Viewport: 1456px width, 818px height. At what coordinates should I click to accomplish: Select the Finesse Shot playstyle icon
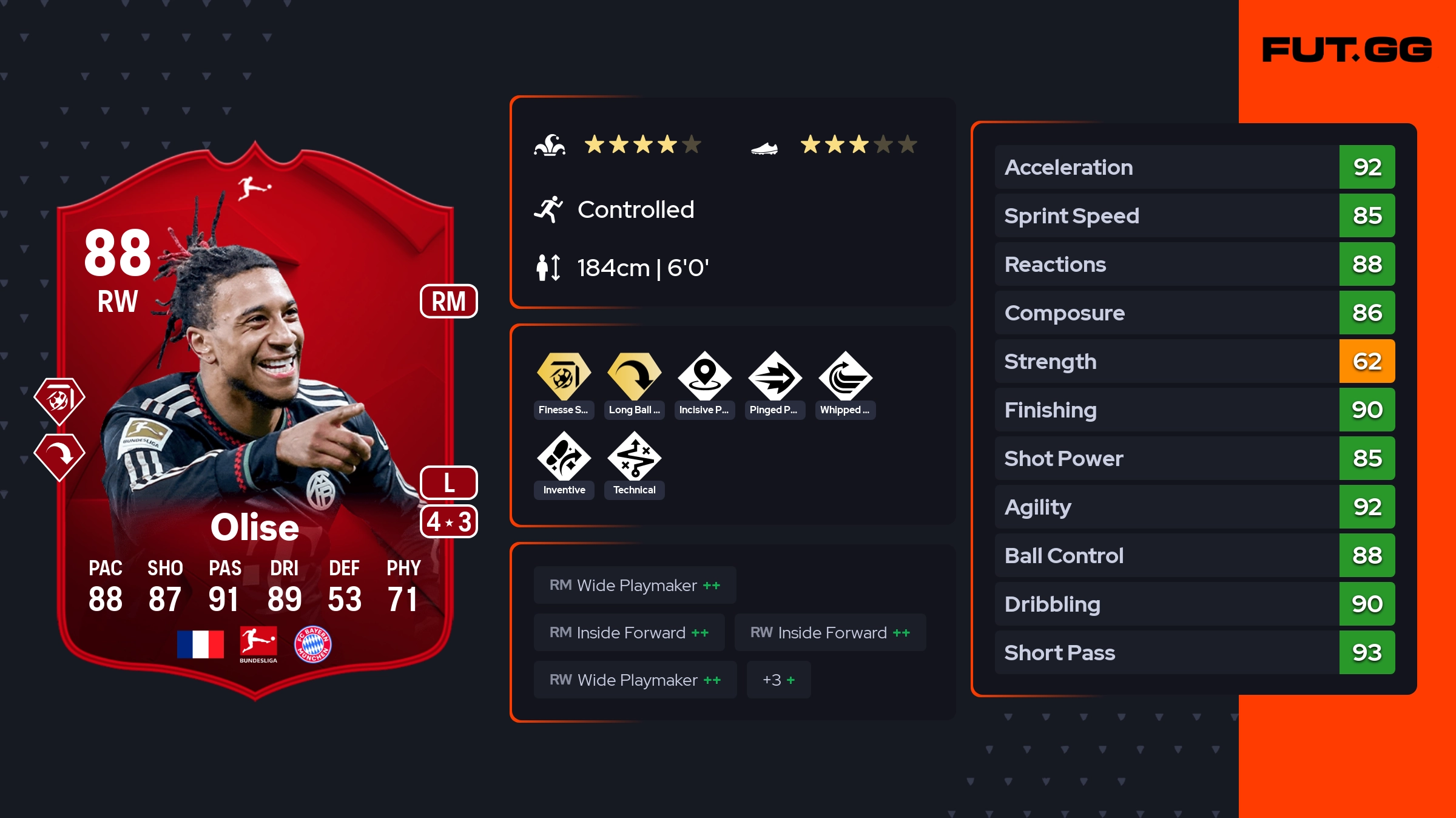564,377
